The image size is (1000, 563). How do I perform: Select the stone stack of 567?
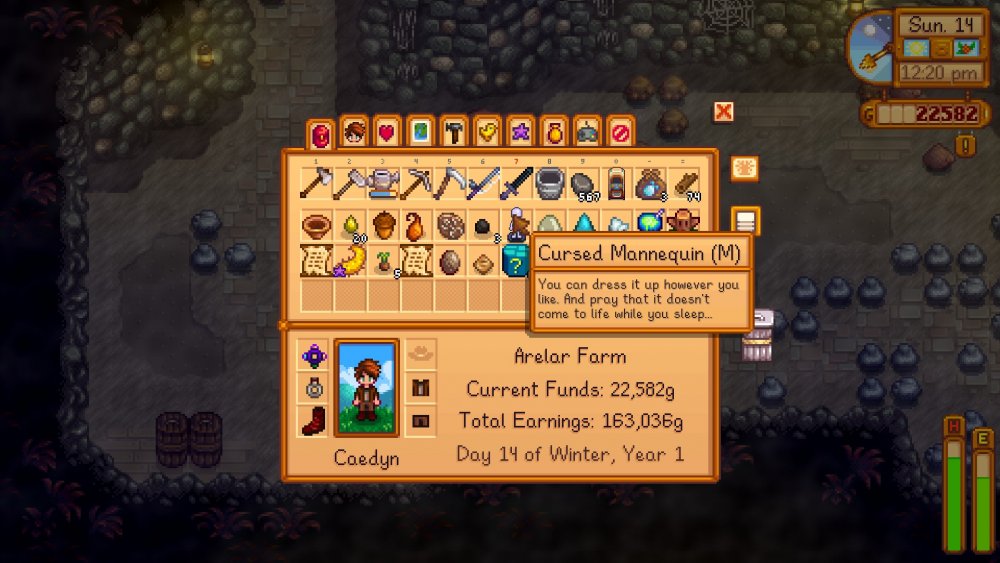584,183
